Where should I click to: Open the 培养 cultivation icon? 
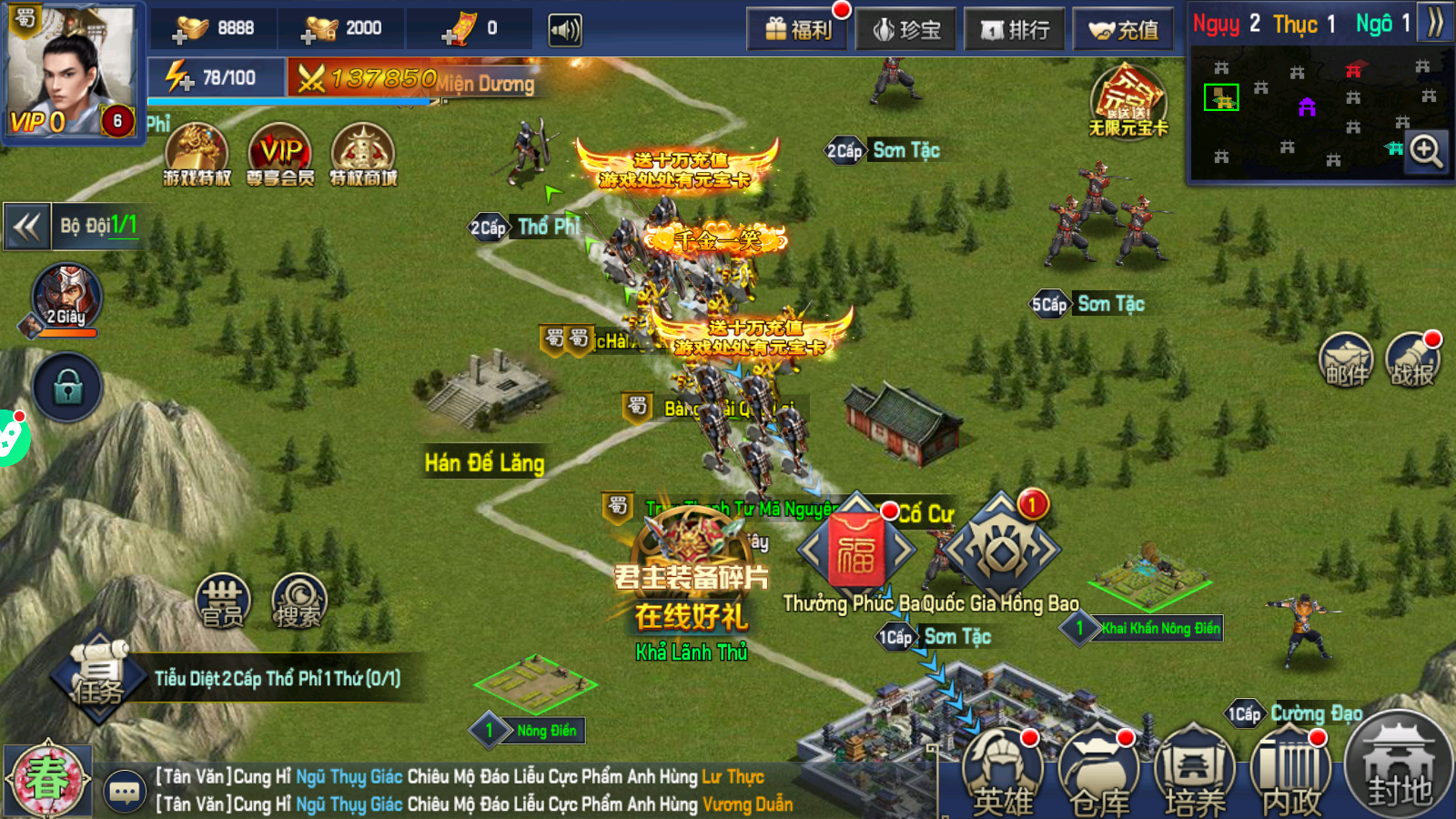coord(1197,771)
